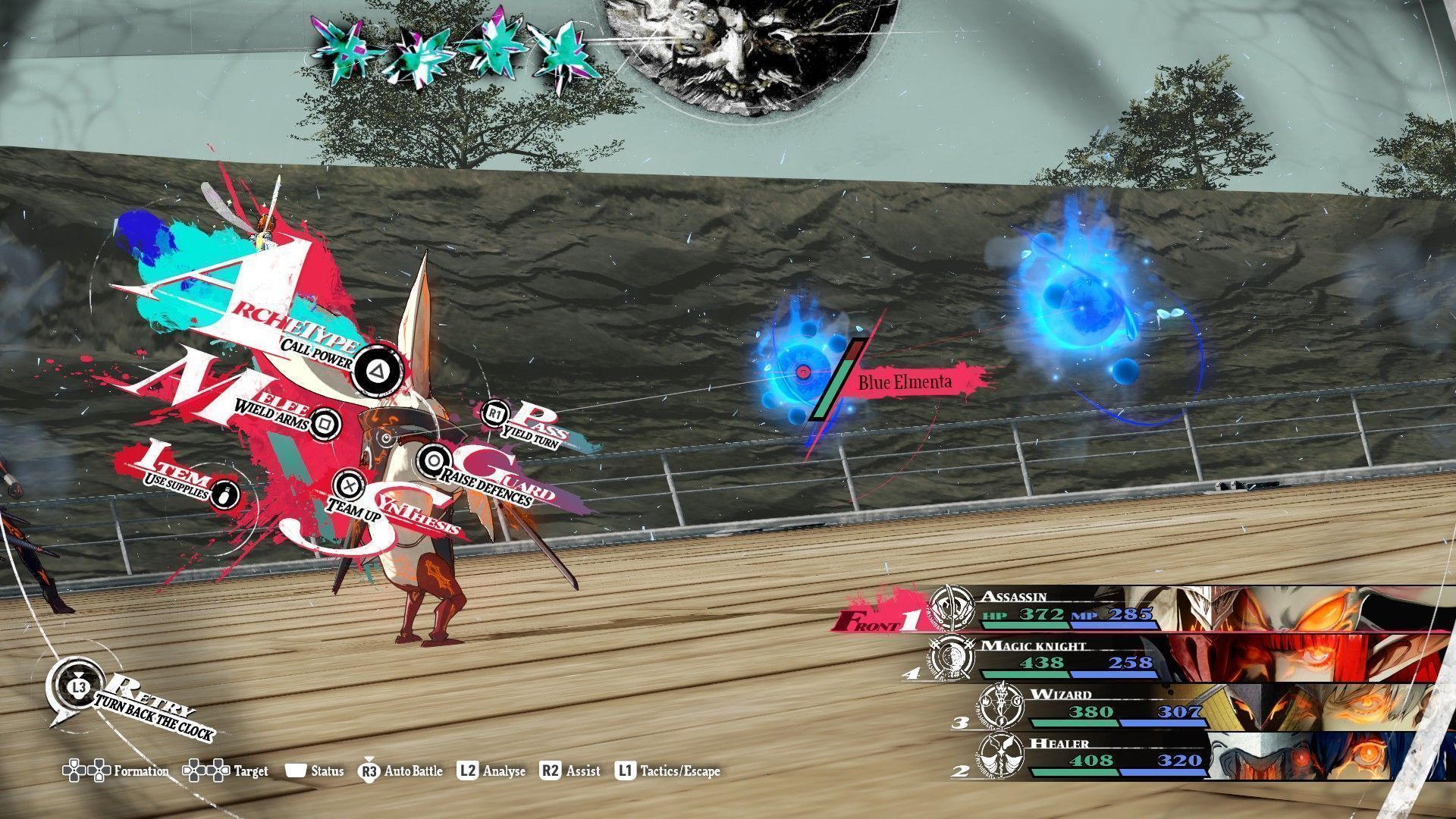This screenshot has width=1456, height=819.
Task: Toggle Auto Battle
Action: [401, 771]
